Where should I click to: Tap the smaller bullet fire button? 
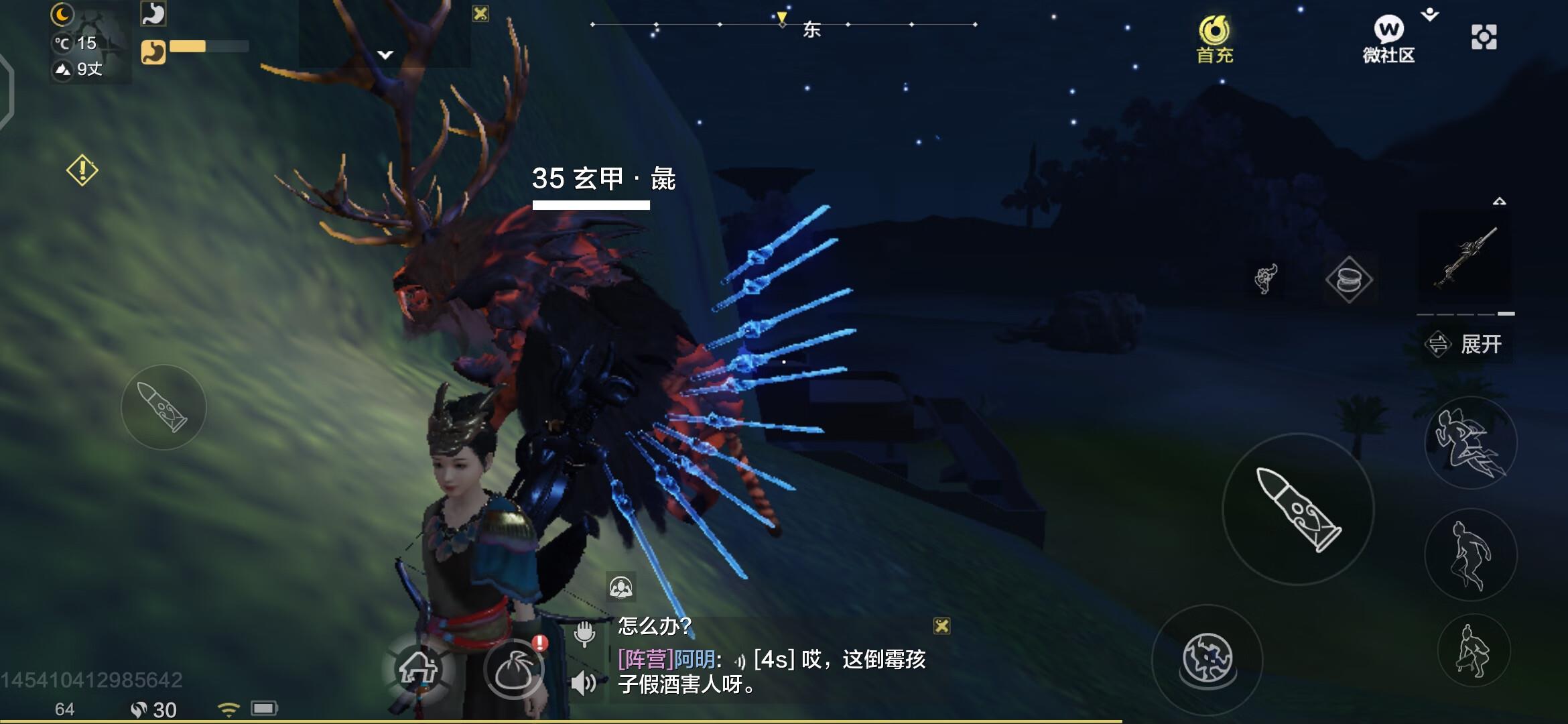point(163,407)
